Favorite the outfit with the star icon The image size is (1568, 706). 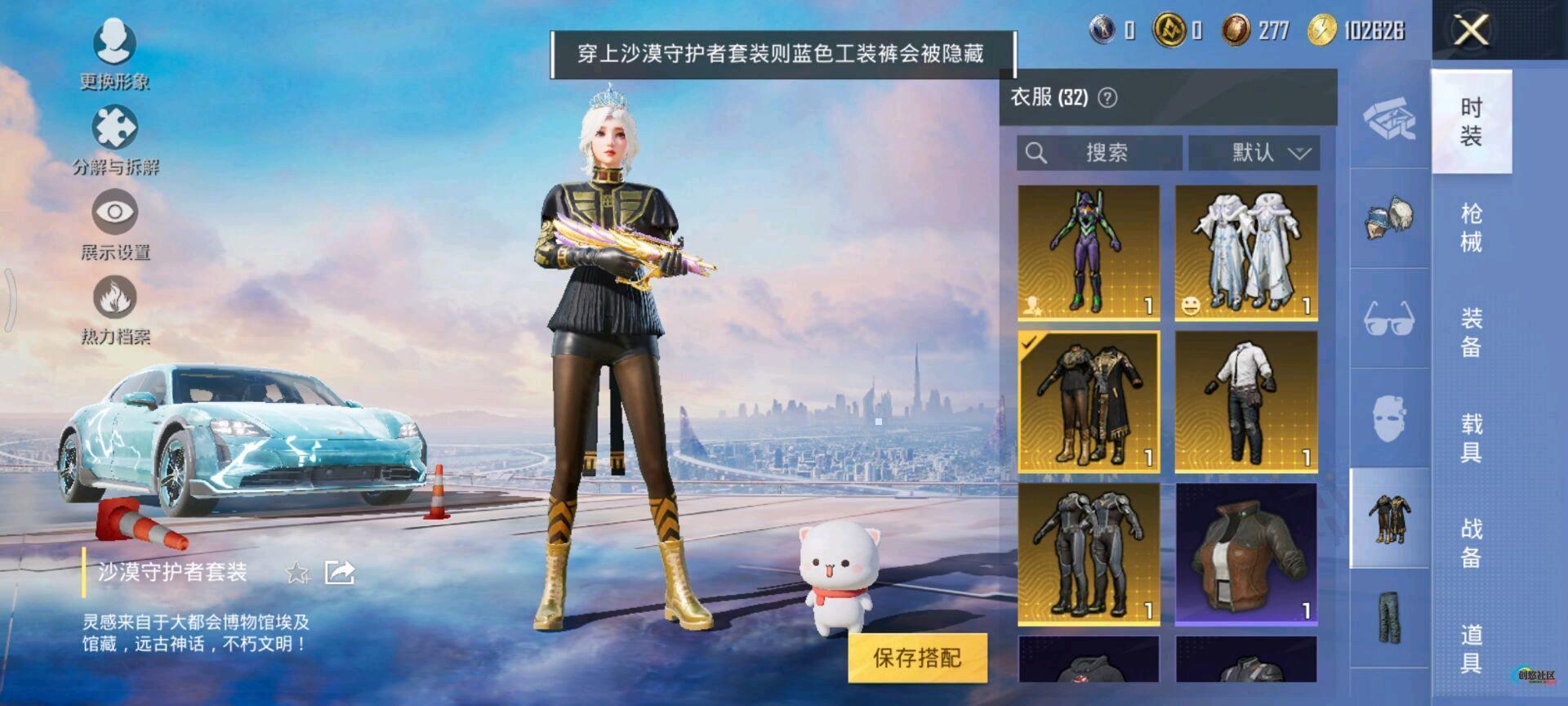(297, 573)
